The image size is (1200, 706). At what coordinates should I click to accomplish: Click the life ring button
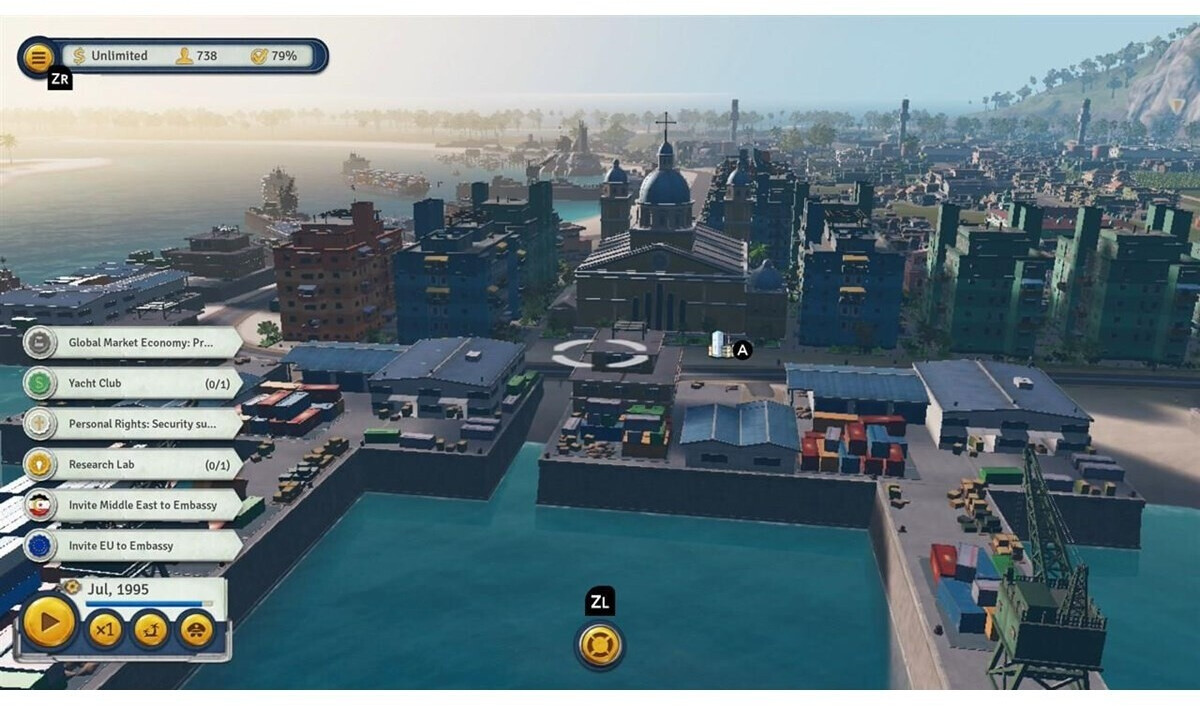pyautogui.click(x=600, y=645)
